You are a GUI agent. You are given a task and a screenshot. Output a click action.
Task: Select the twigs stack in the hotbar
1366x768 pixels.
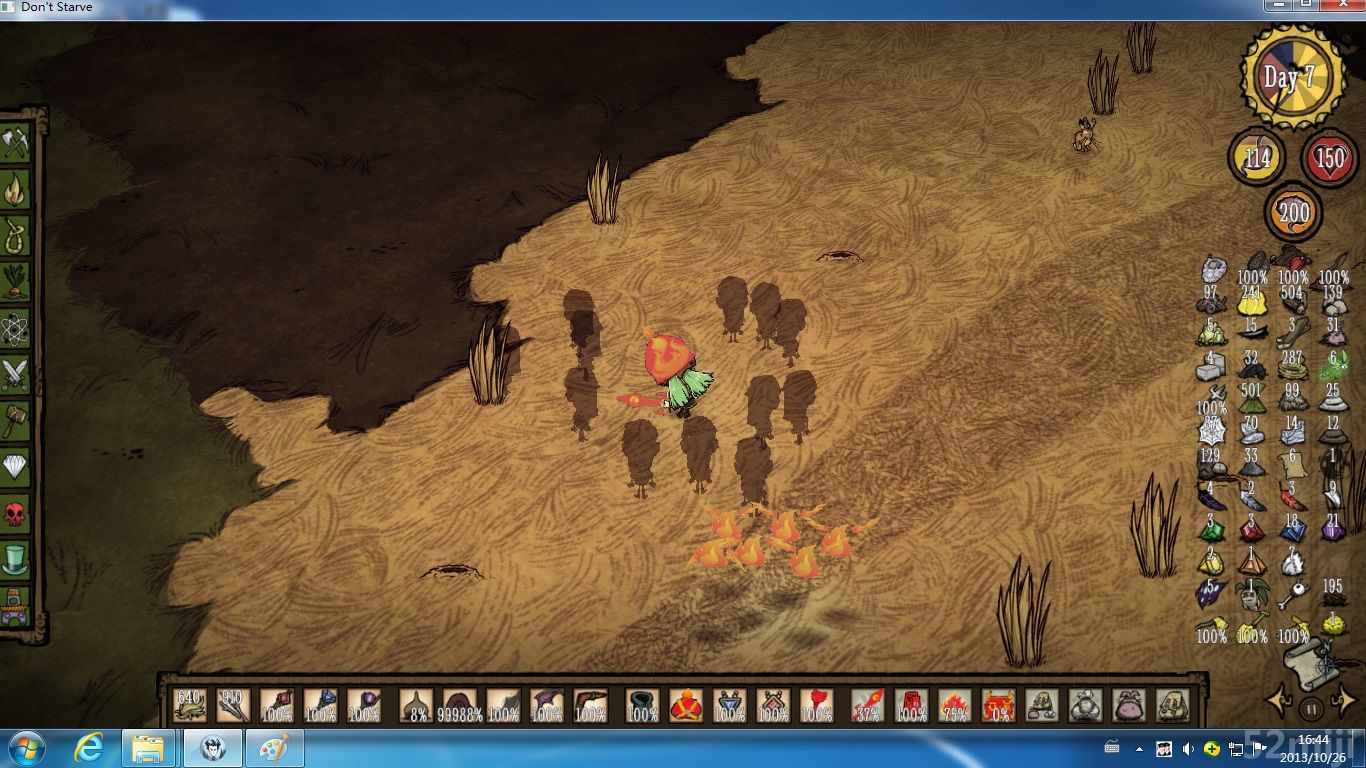[232, 704]
